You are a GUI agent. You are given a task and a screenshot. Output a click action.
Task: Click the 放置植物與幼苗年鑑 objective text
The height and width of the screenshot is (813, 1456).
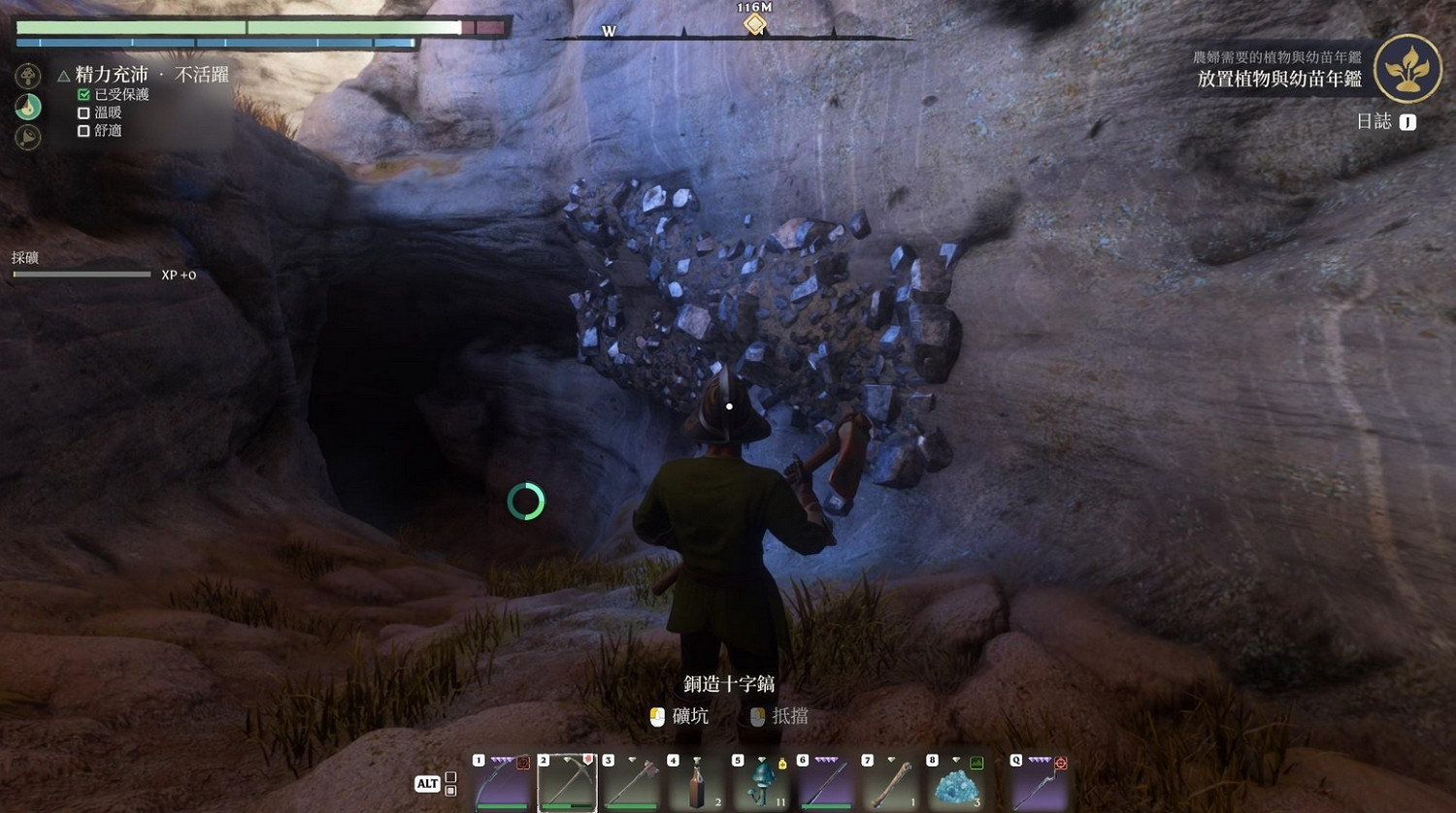click(x=1278, y=80)
